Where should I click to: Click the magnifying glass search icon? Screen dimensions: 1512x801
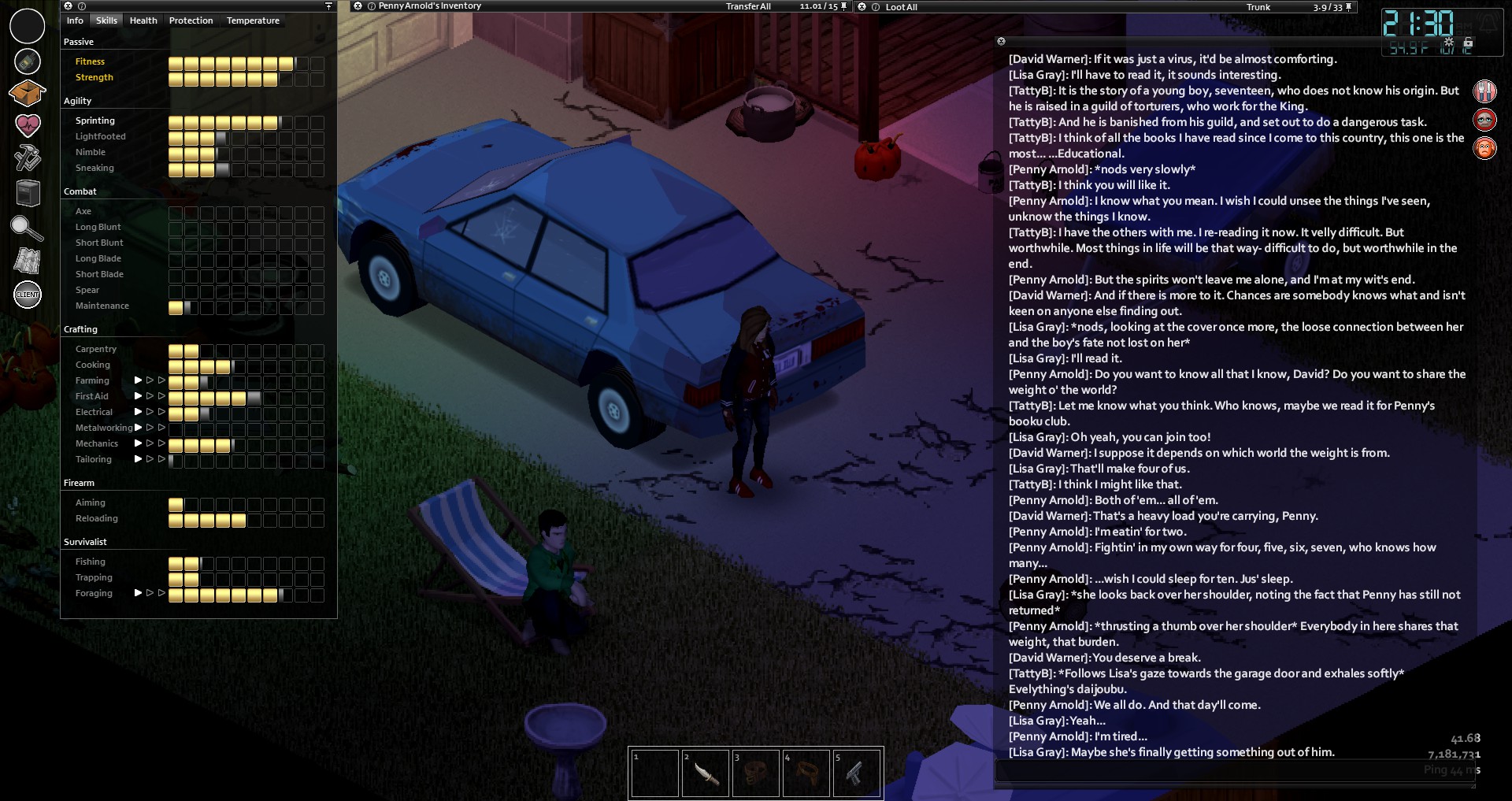click(x=27, y=228)
